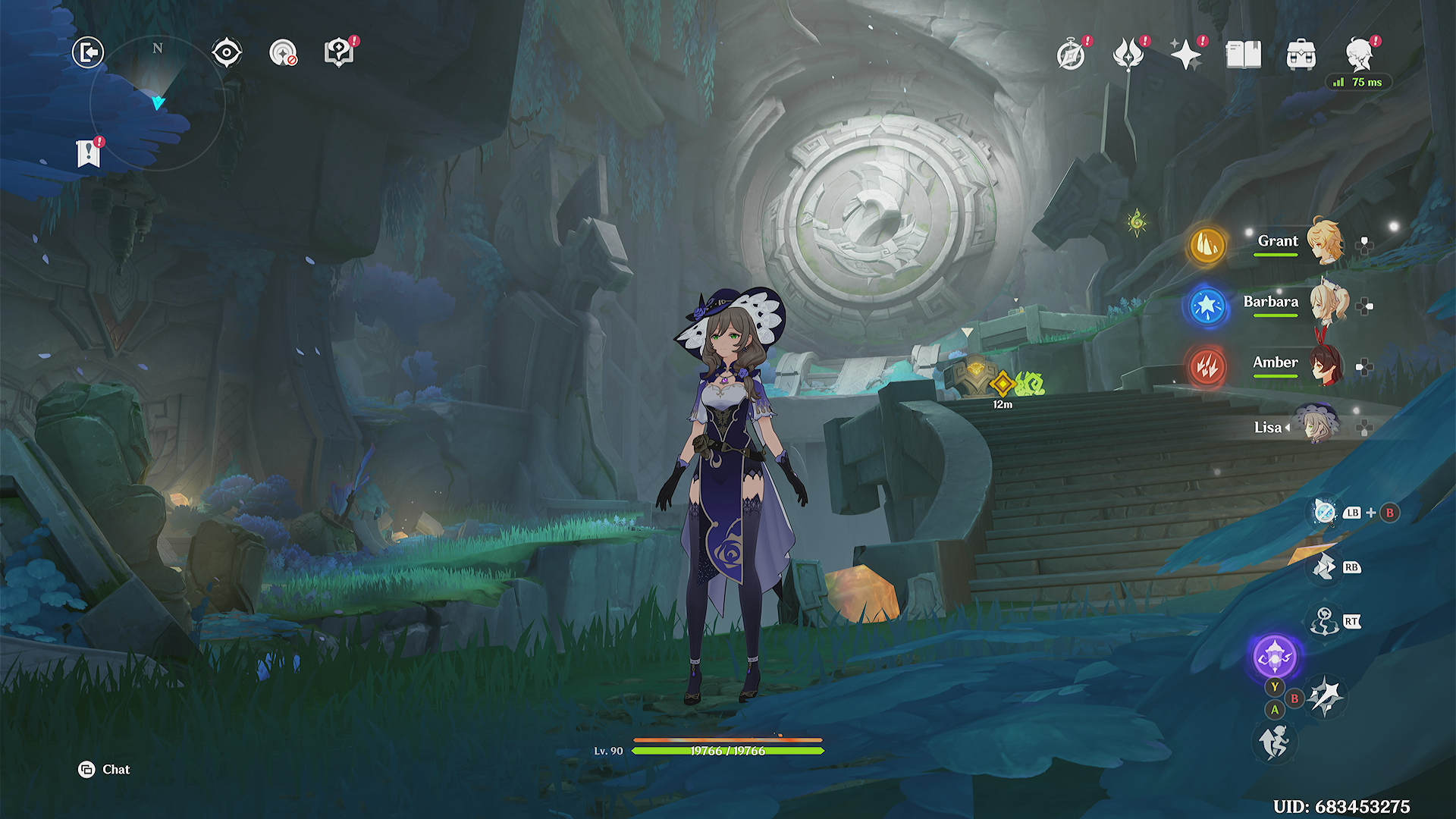
Task: Open the wish star icon
Action: [1185, 55]
